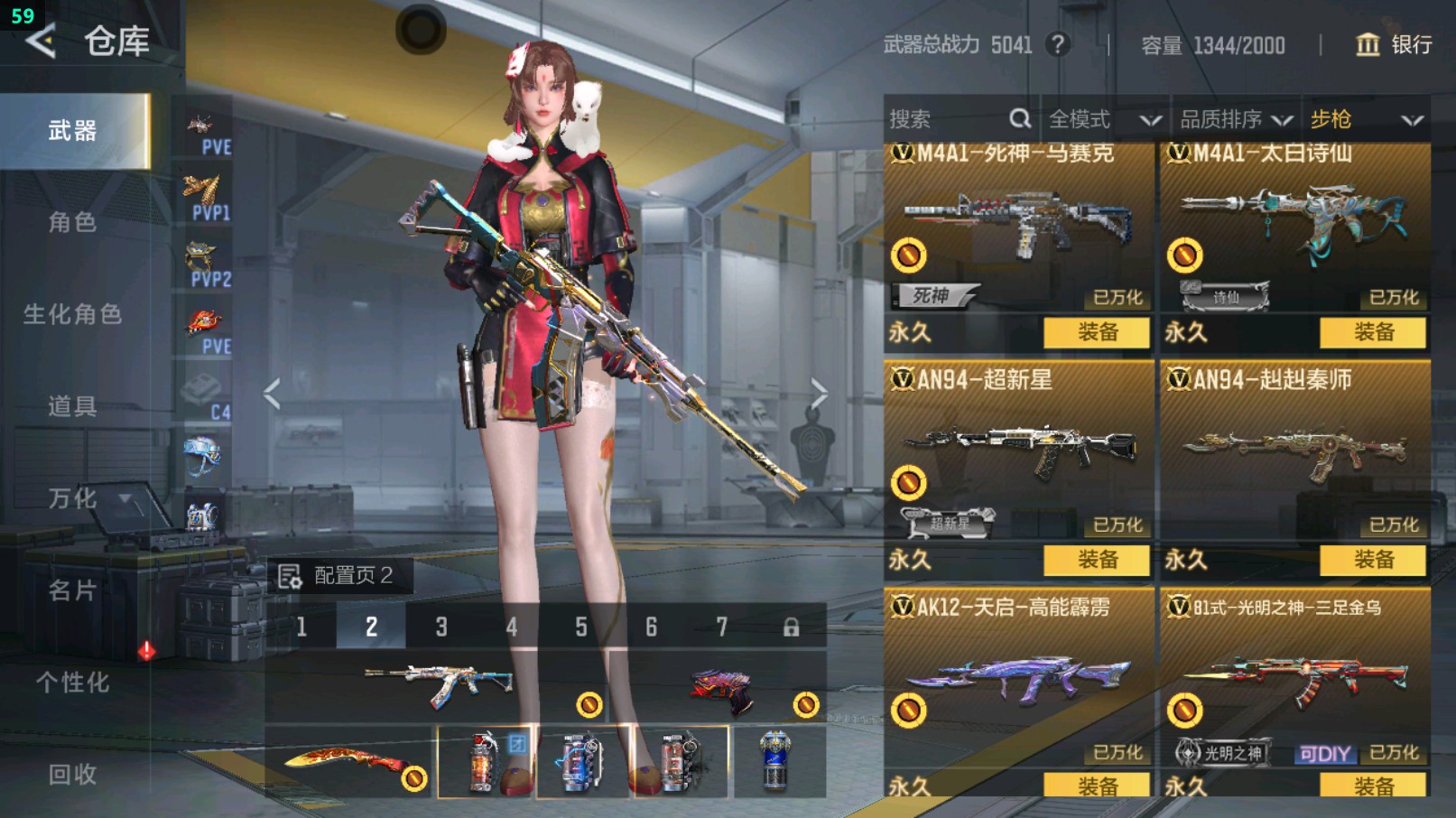Go back using the arrow next to 仓库
Screen dimensions: 1456x818
click(41, 41)
